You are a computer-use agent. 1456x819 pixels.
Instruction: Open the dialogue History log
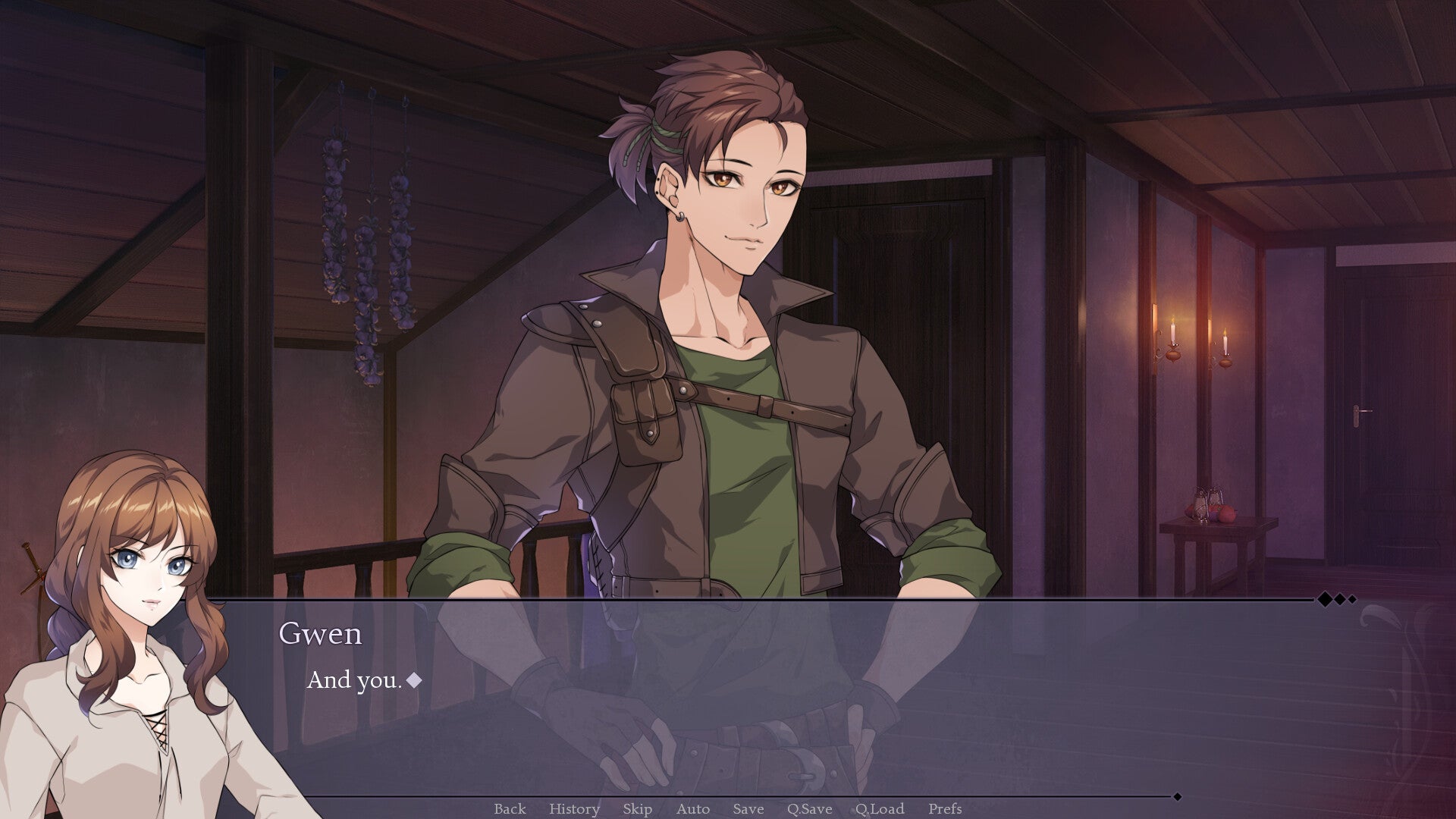(x=574, y=809)
